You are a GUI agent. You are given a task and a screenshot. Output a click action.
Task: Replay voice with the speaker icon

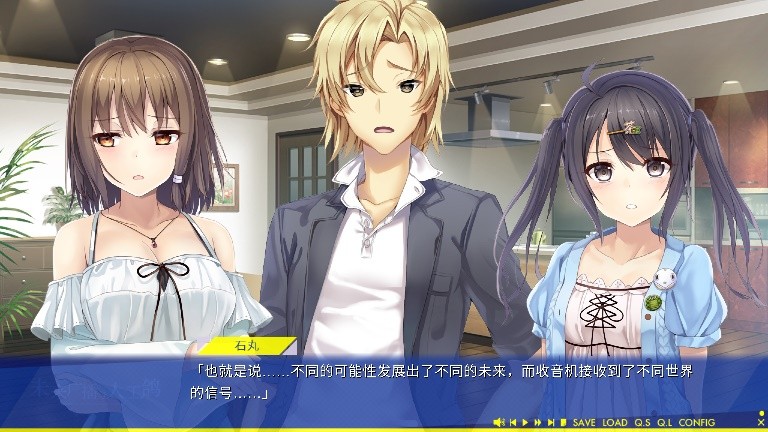499,423
